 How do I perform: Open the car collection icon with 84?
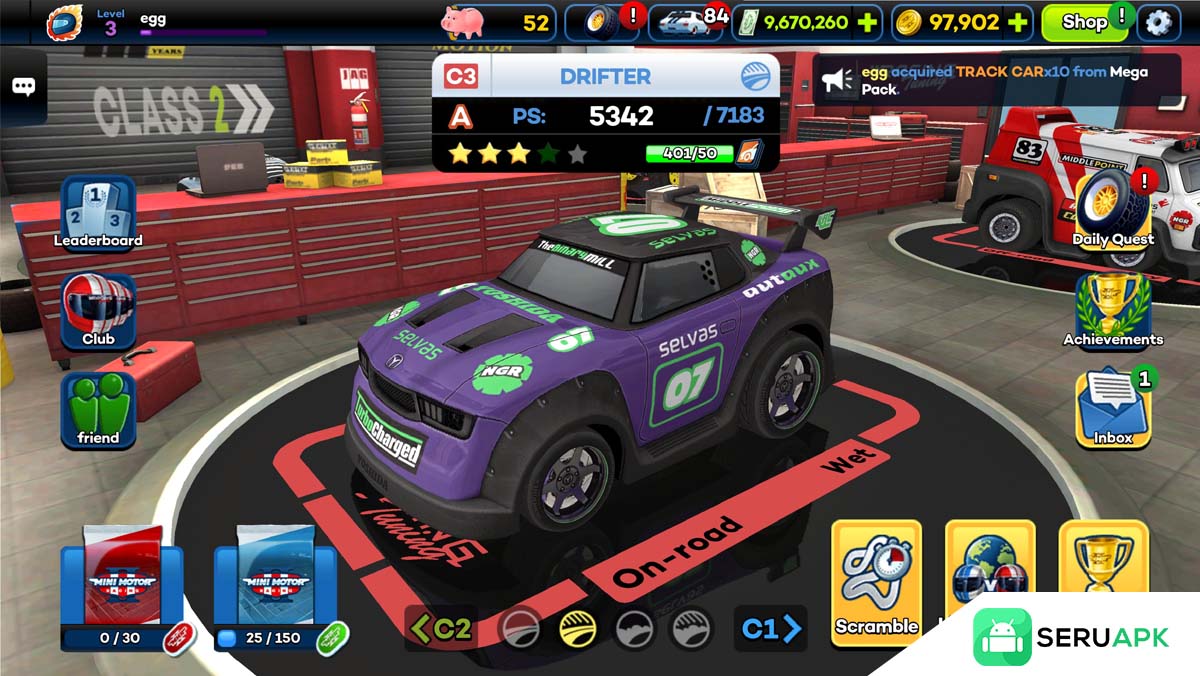[x=688, y=22]
